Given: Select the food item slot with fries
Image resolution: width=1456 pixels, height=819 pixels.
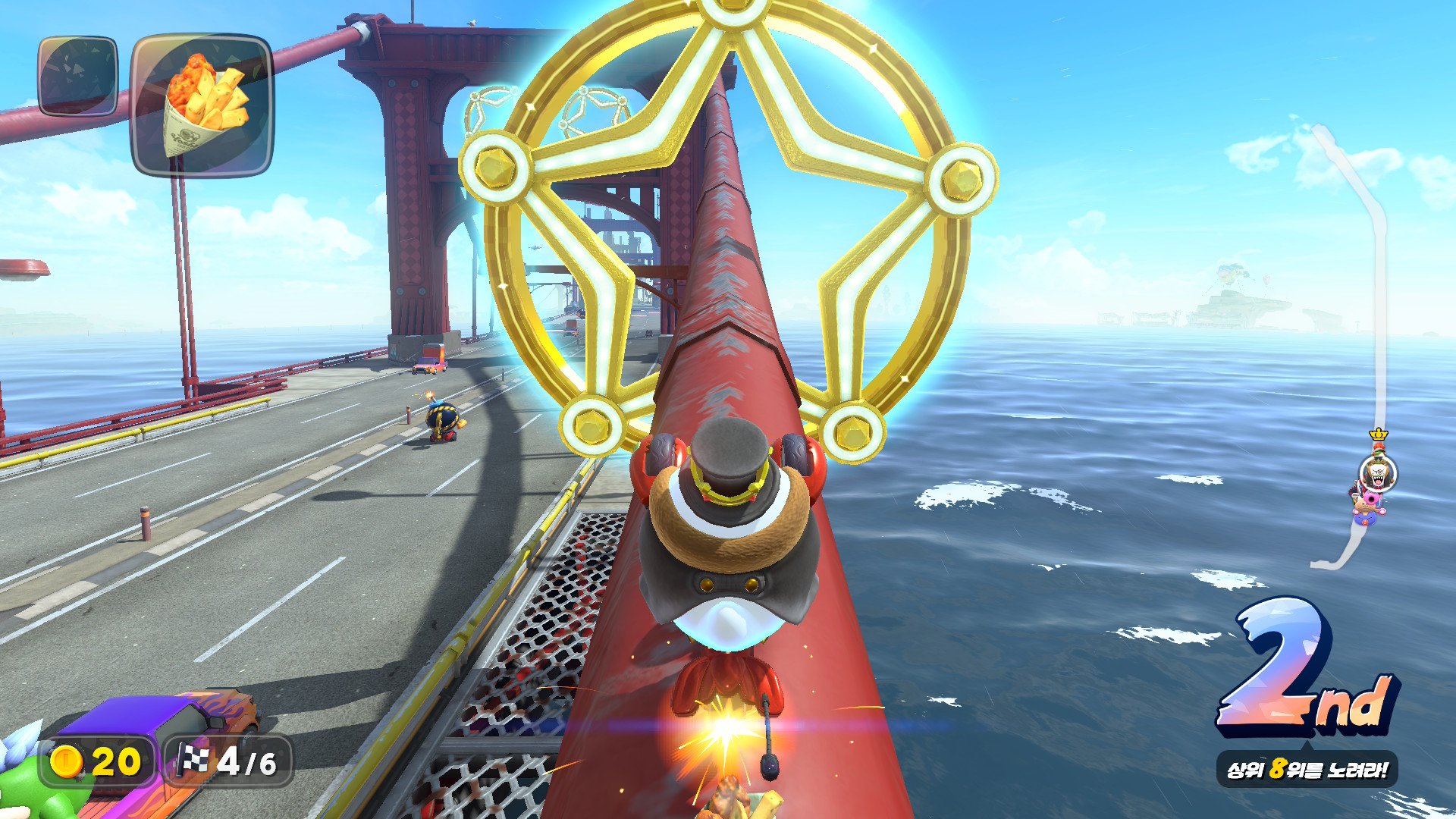Looking at the screenshot, I should tap(202, 105).
